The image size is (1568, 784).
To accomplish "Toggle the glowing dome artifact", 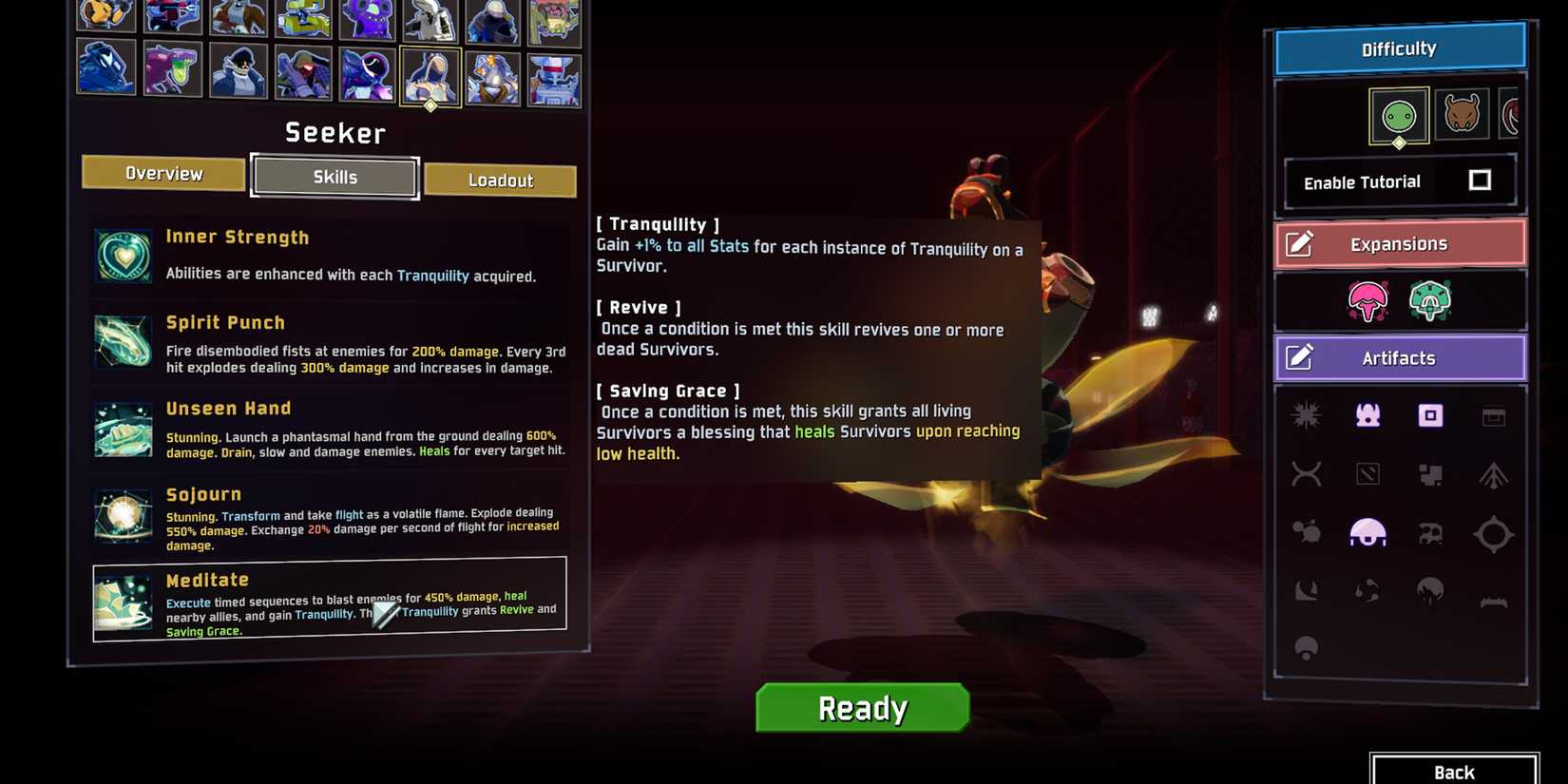I will click(1368, 533).
